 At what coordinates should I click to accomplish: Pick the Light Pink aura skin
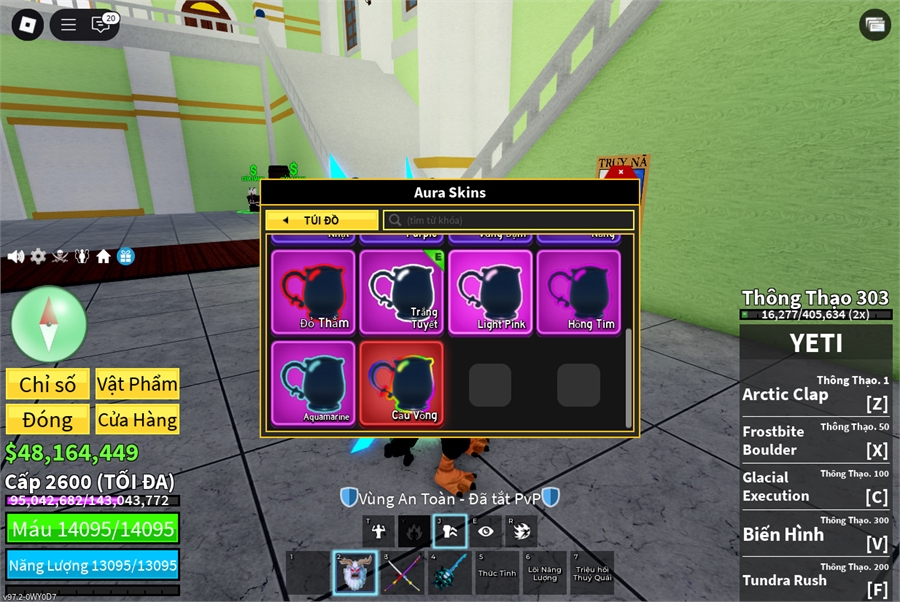point(490,291)
